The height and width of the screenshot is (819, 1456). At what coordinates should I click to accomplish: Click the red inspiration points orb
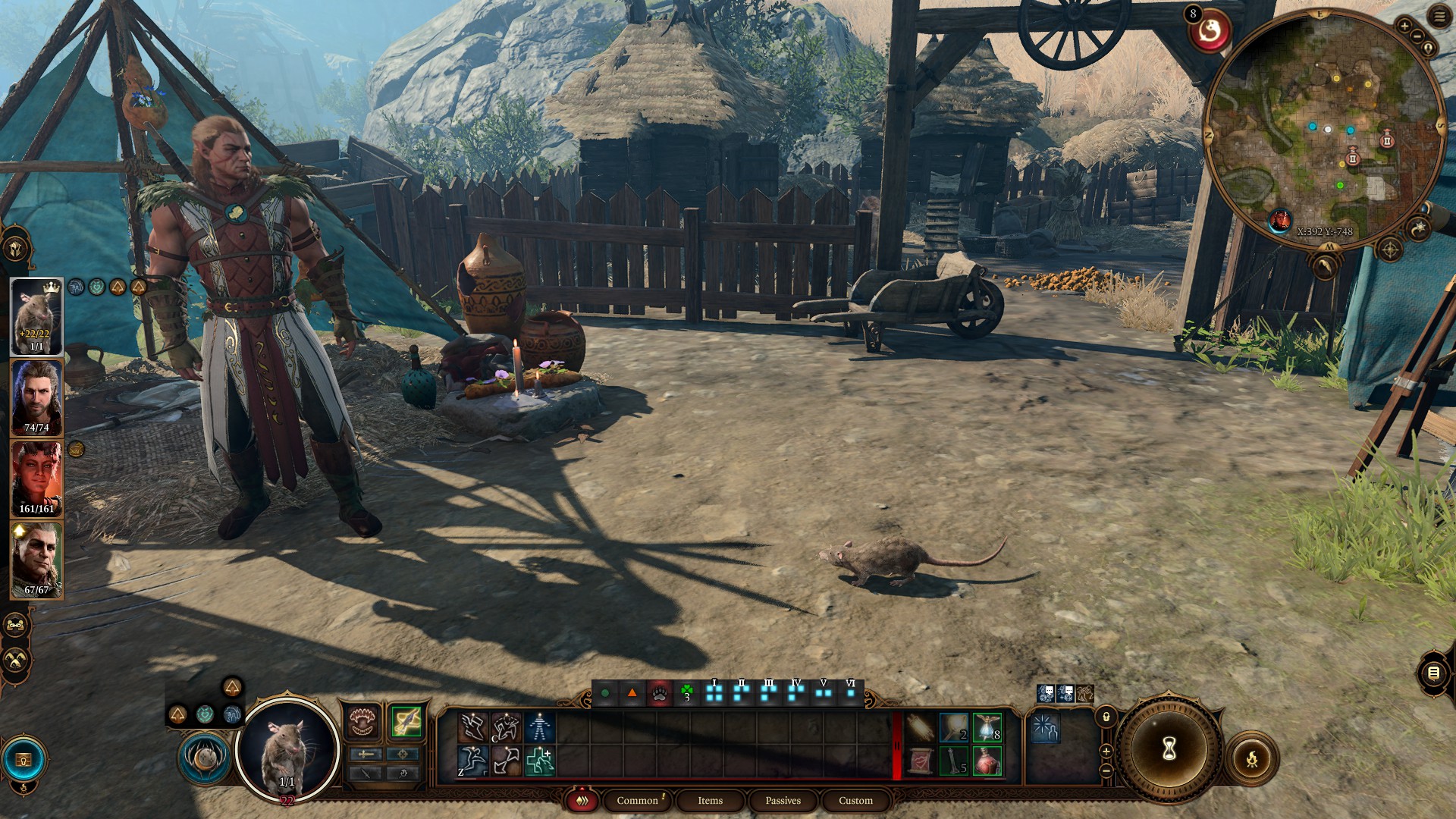(1209, 32)
